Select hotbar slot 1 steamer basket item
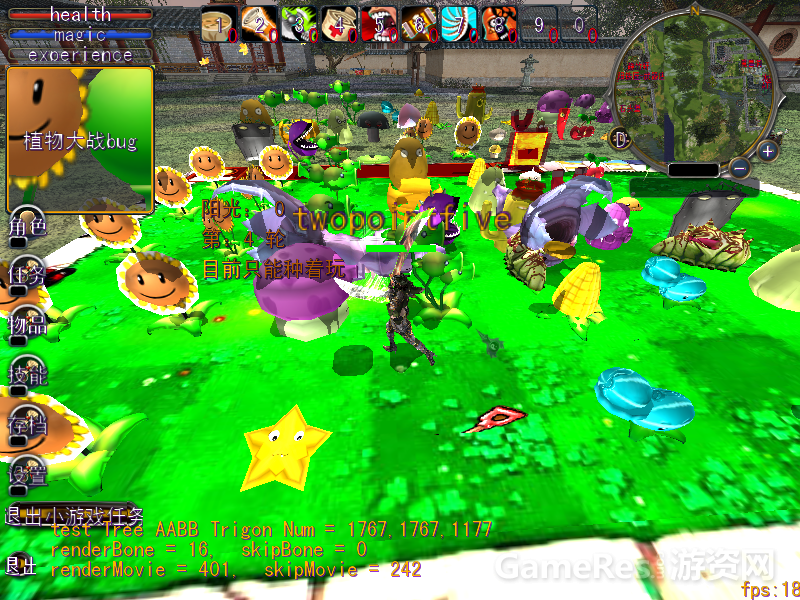800x600 pixels. click(x=218, y=24)
